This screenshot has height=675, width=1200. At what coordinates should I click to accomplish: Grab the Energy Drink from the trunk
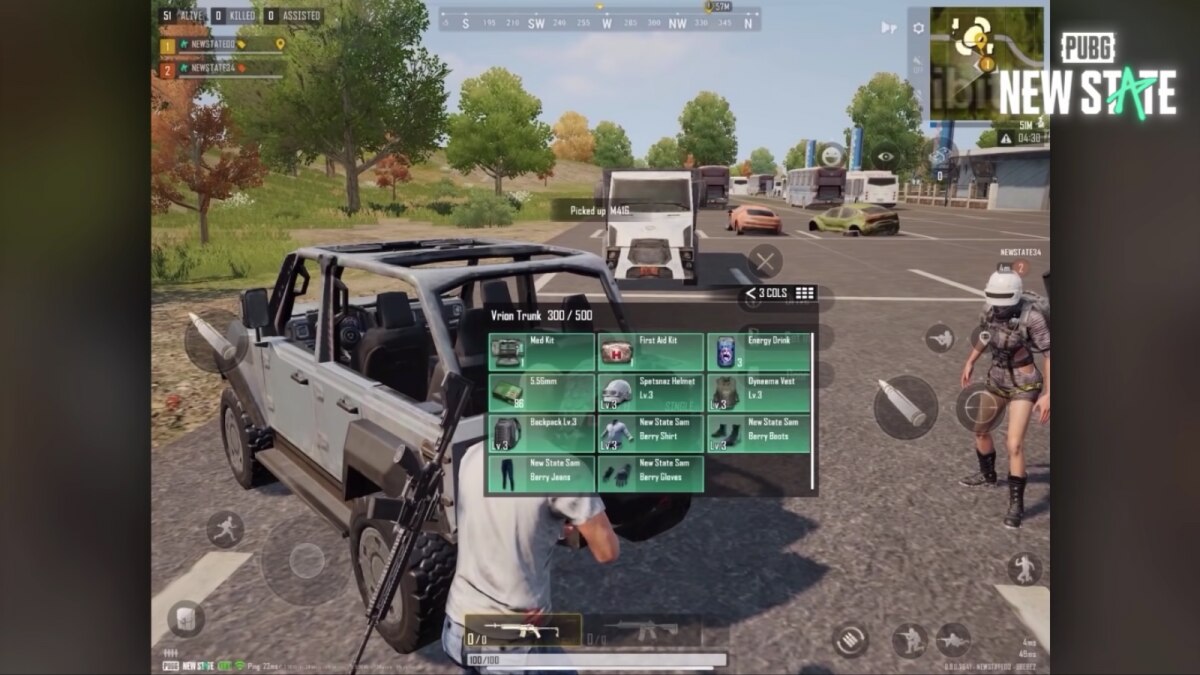click(759, 352)
